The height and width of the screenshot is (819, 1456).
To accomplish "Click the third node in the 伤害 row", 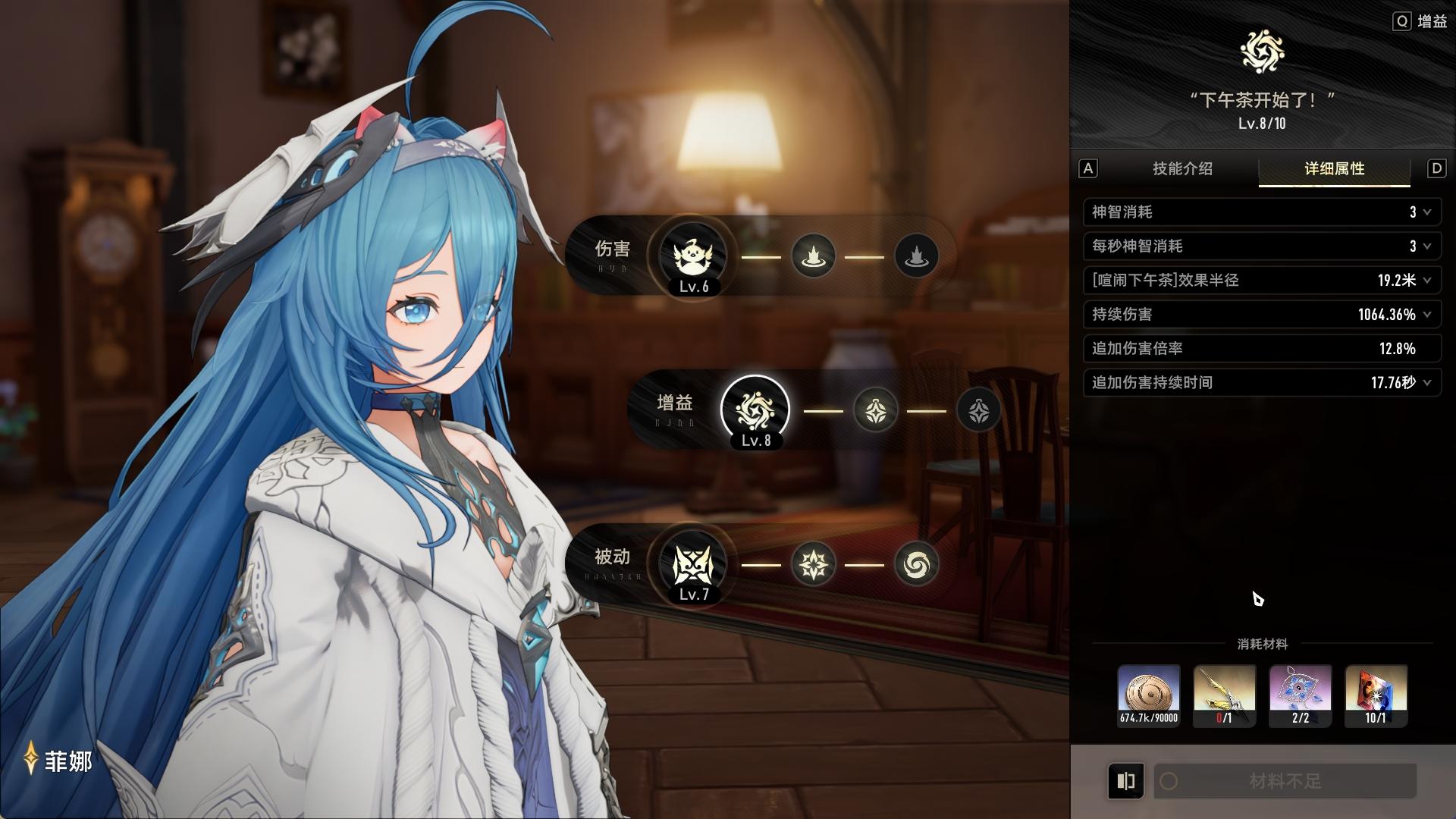I will pyautogui.click(x=916, y=256).
